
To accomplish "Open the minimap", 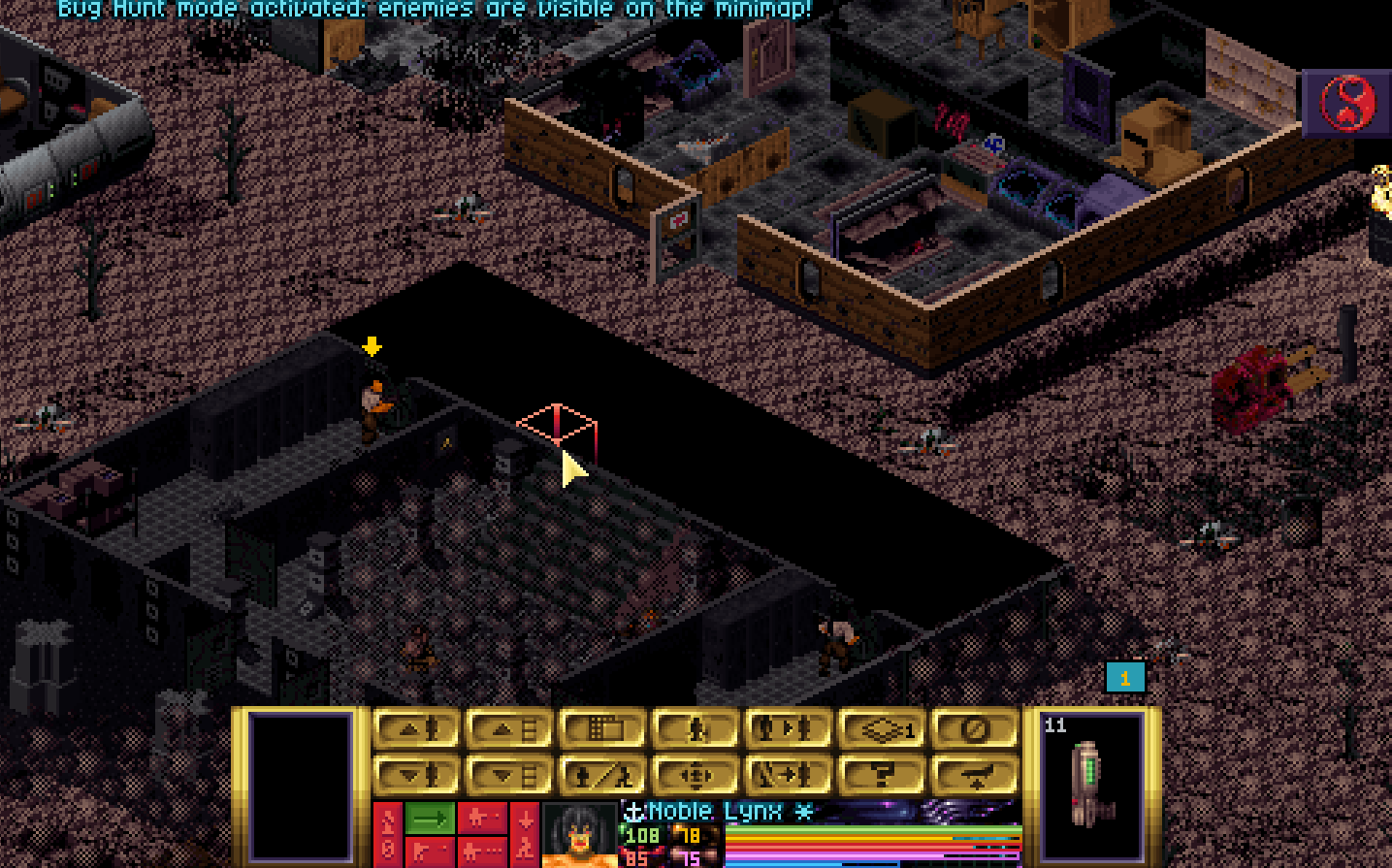I will pos(601,729).
